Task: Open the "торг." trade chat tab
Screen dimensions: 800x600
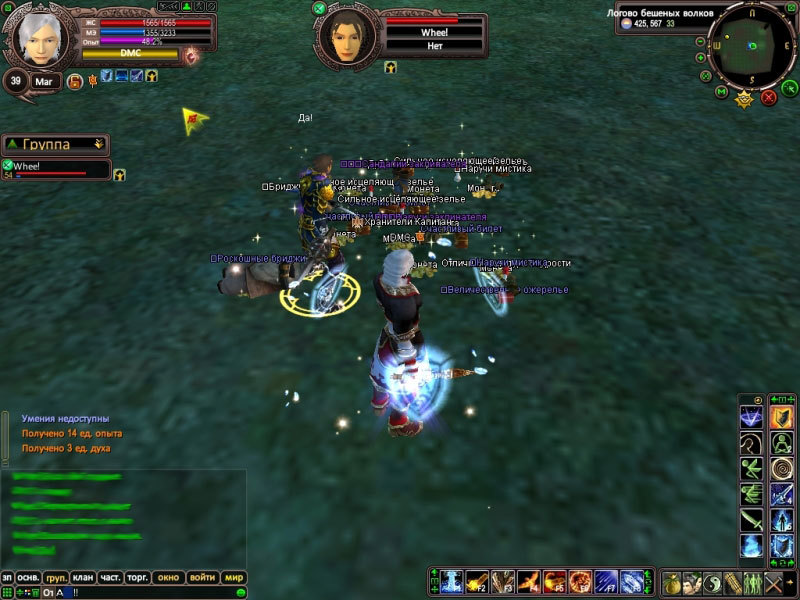Action: point(136,578)
